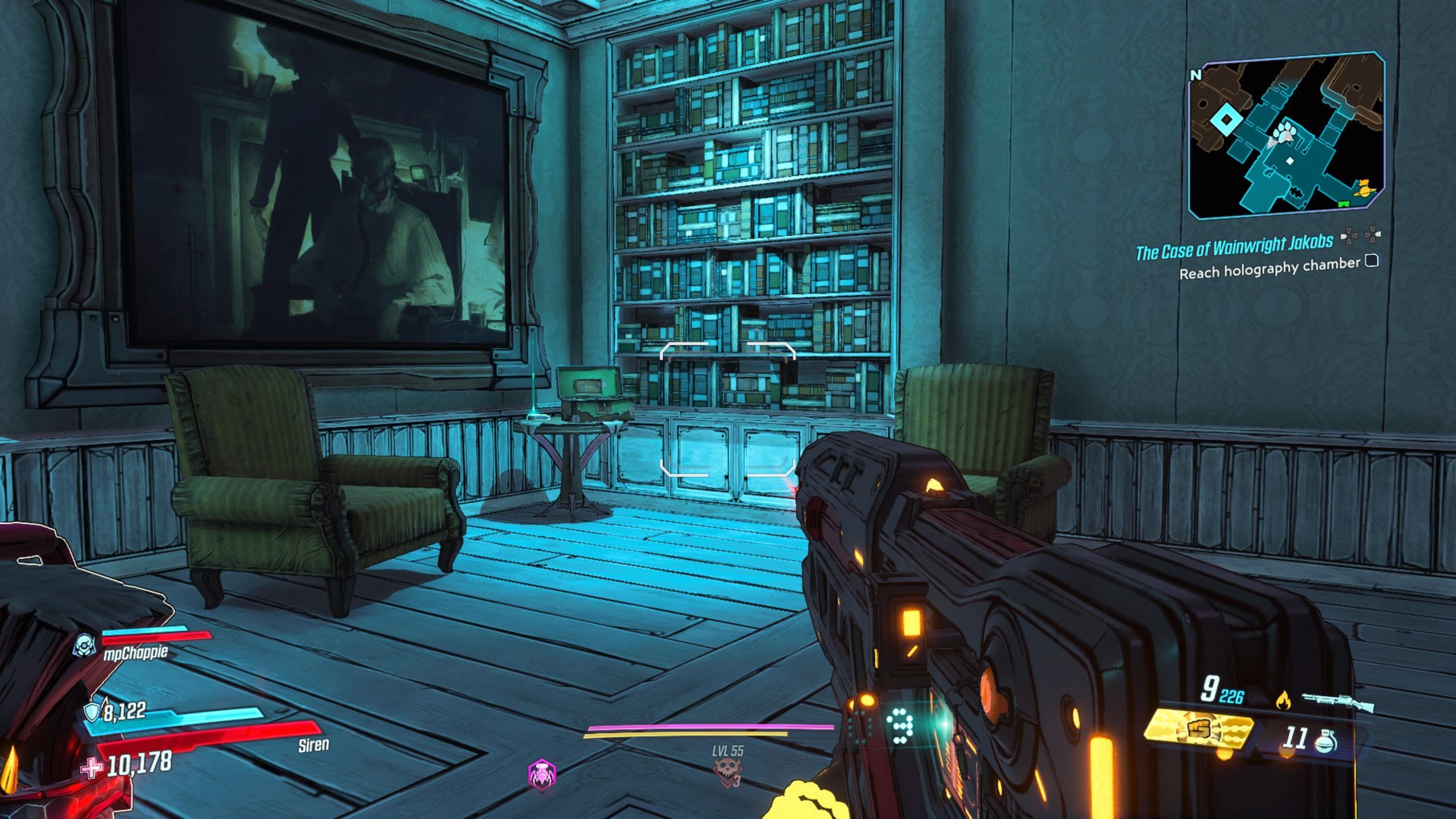This screenshot has width=1456, height=819.
Task: Activate the pink action skill icon
Action: pyautogui.click(x=542, y=773)
